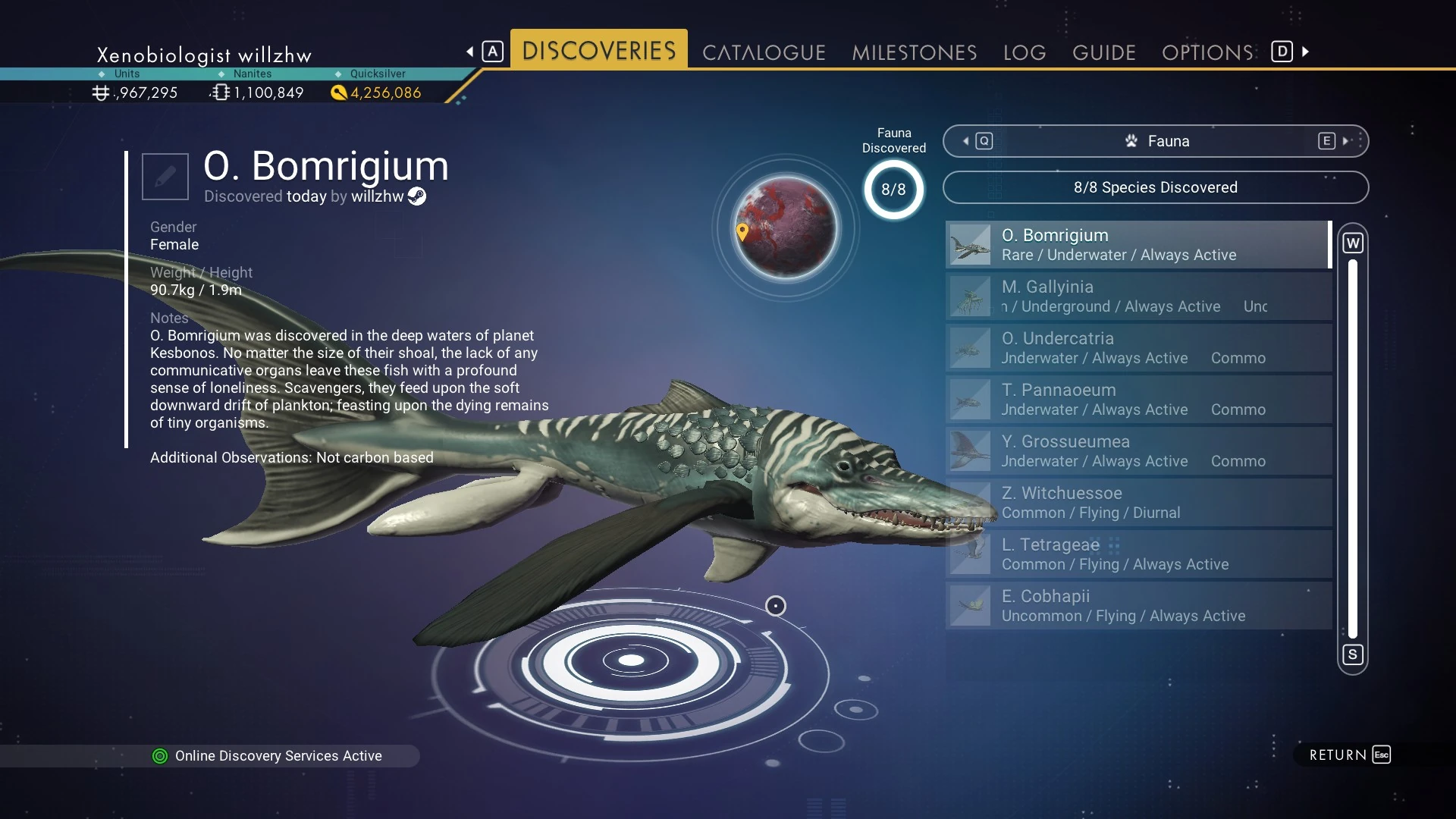Click the Return button
This screenshot has width=1456, height=819.
[x=1348, y=755]
